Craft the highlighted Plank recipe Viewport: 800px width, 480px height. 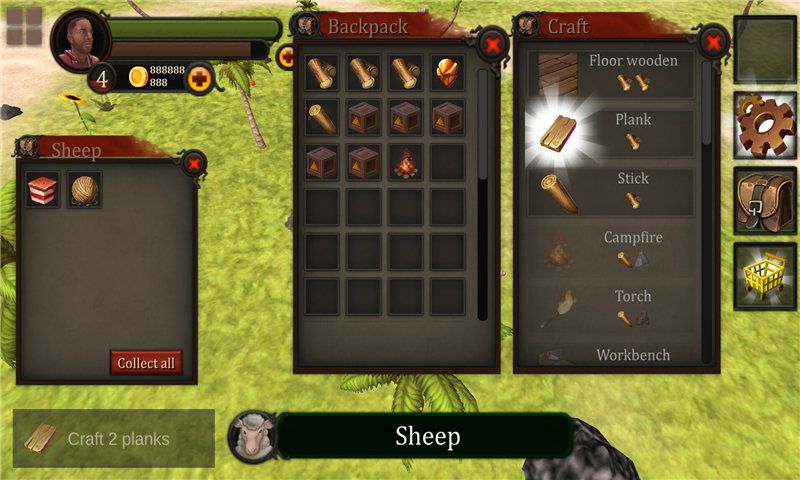[611, 133]
